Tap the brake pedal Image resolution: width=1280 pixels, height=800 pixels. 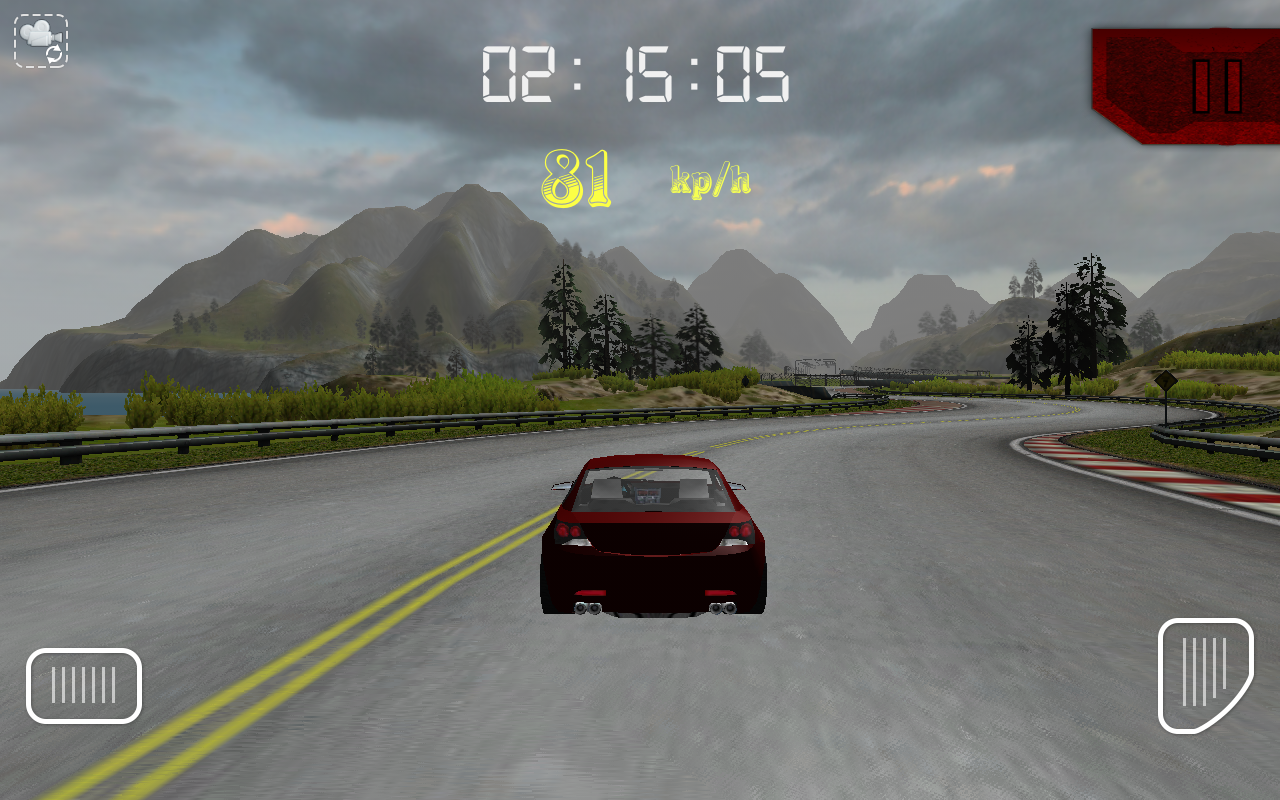coord(84,686)
